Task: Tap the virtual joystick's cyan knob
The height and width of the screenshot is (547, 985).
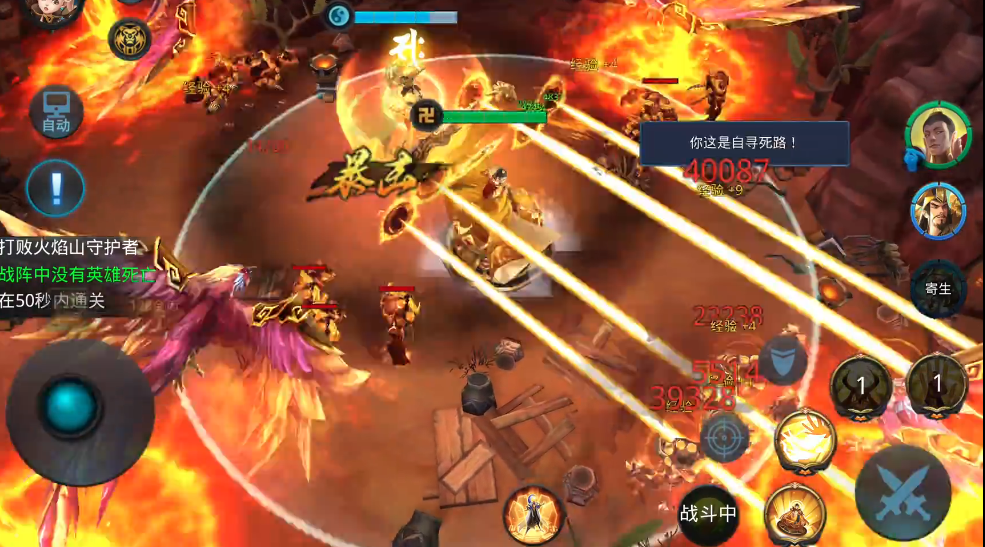Action: (70, 408)
